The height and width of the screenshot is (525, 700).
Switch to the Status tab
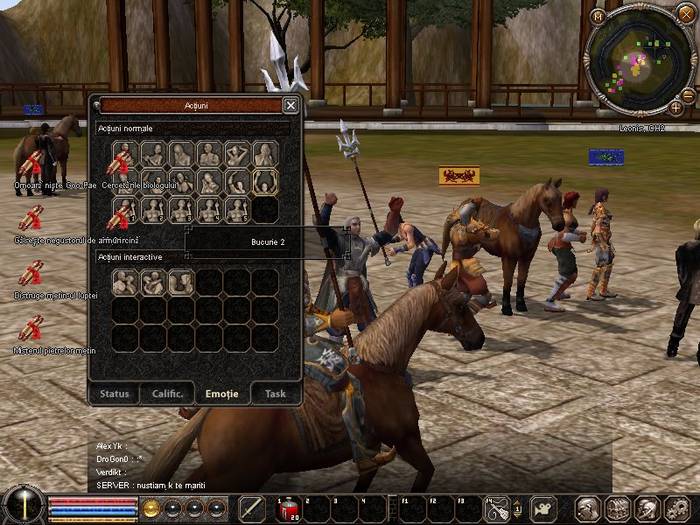point(114,394)
